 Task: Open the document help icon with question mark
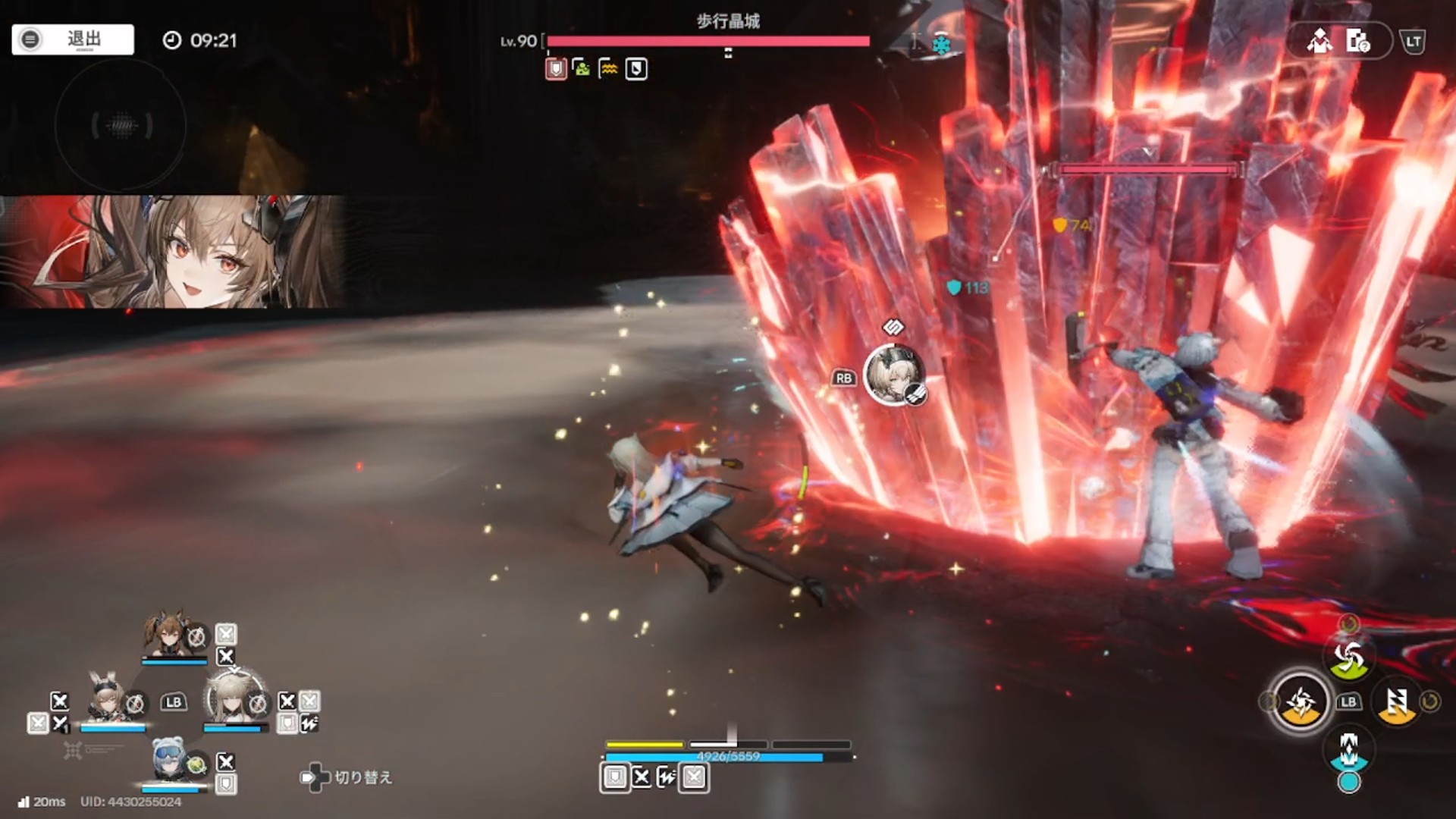point(1357,41)
